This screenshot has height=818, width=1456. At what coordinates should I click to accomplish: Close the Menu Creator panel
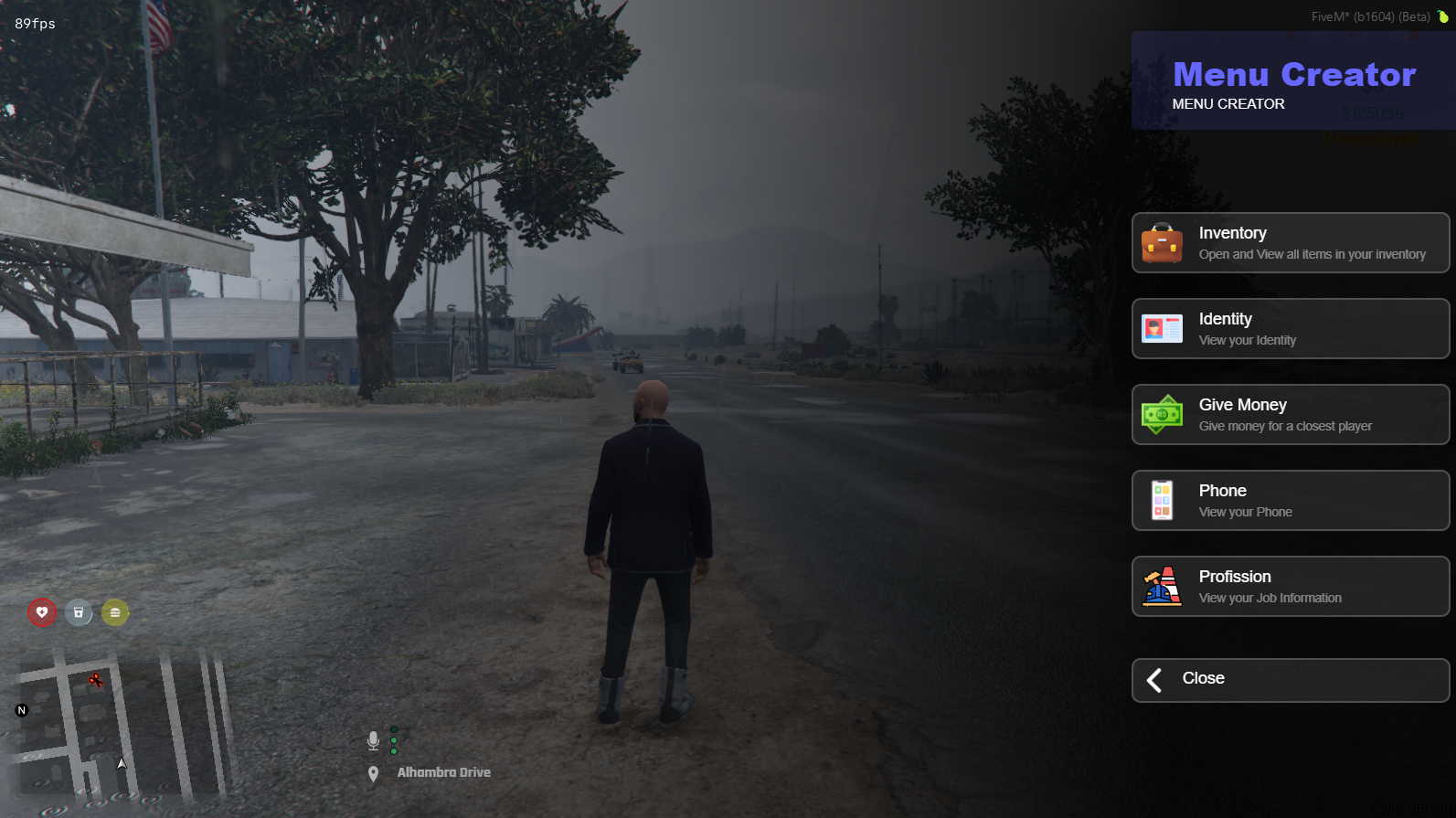tap(1290, 680)
